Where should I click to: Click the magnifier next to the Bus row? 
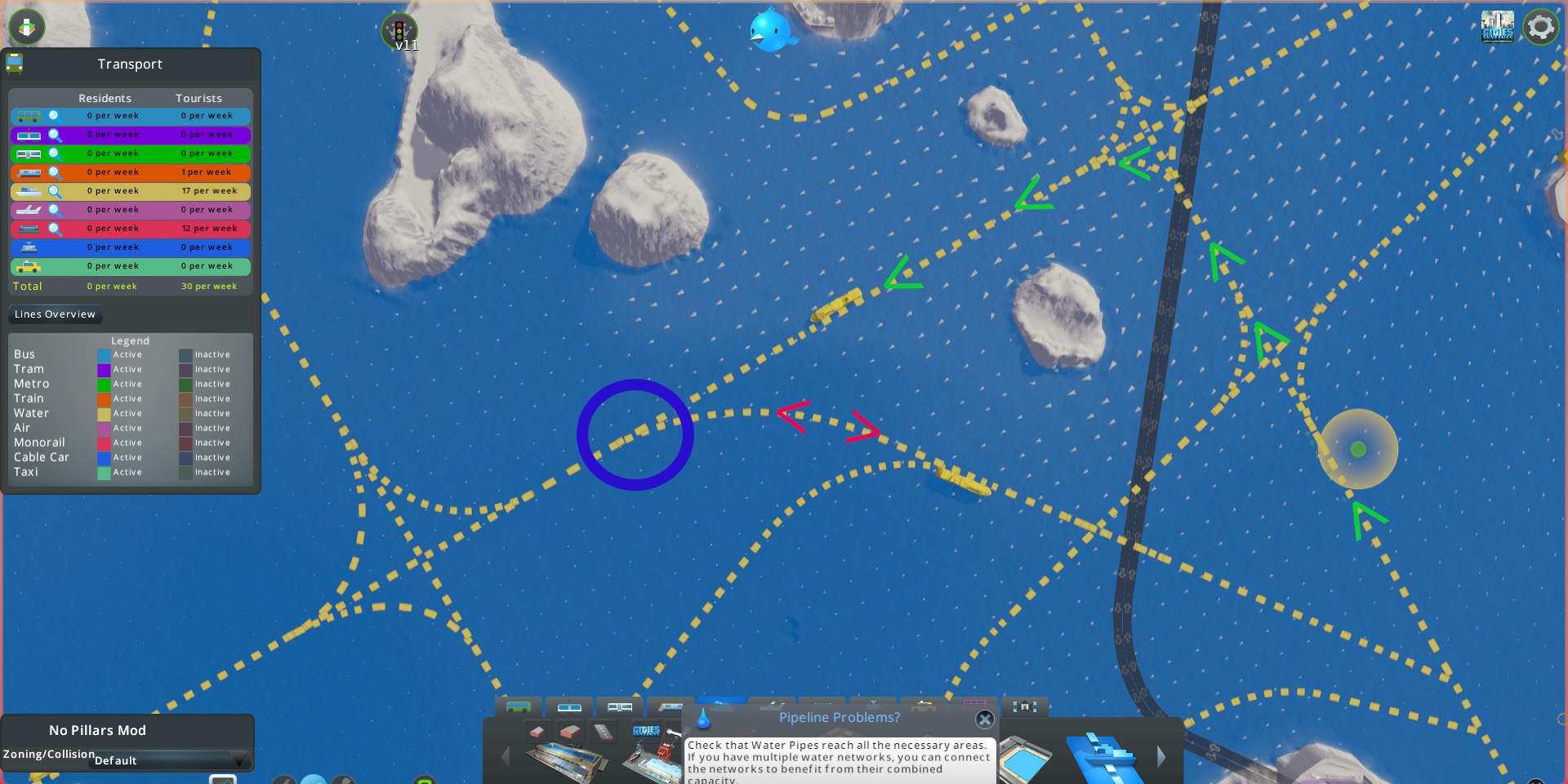coord(55,116)
